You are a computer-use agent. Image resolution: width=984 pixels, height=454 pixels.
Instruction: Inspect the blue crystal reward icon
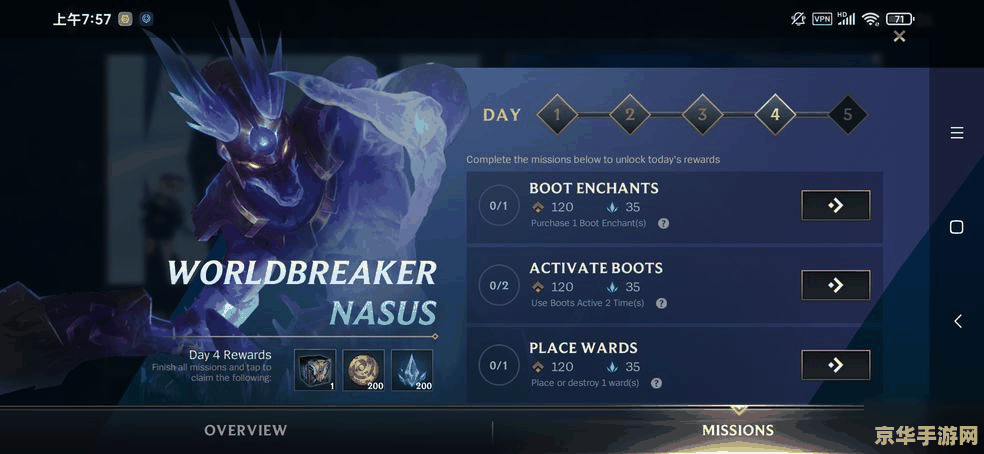(x=412, y=370)
